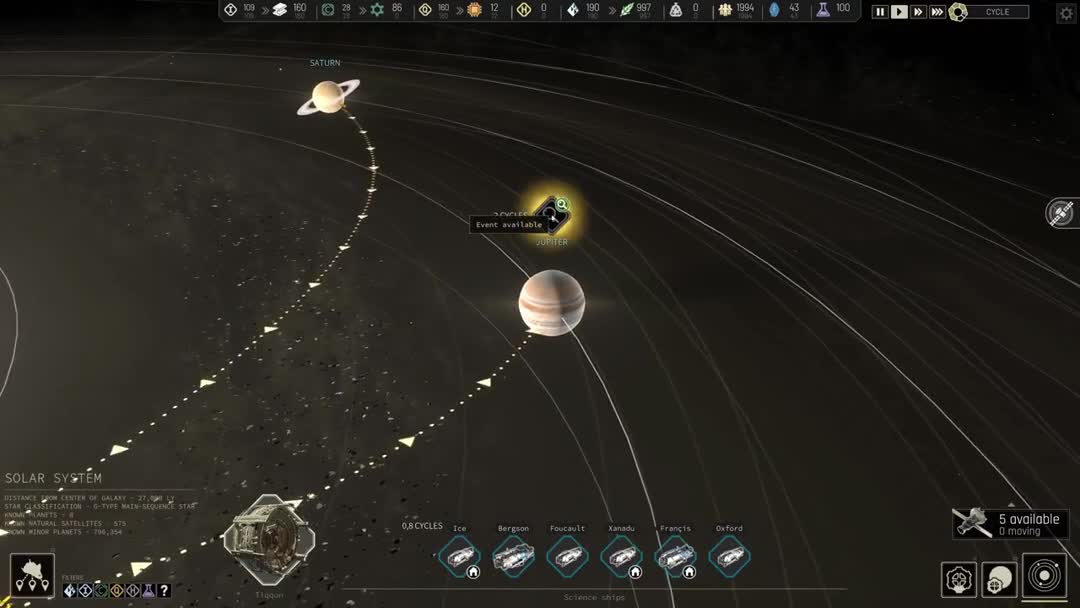
Task: Select the science ship Foucault
Action: click(x=568, y=556)
